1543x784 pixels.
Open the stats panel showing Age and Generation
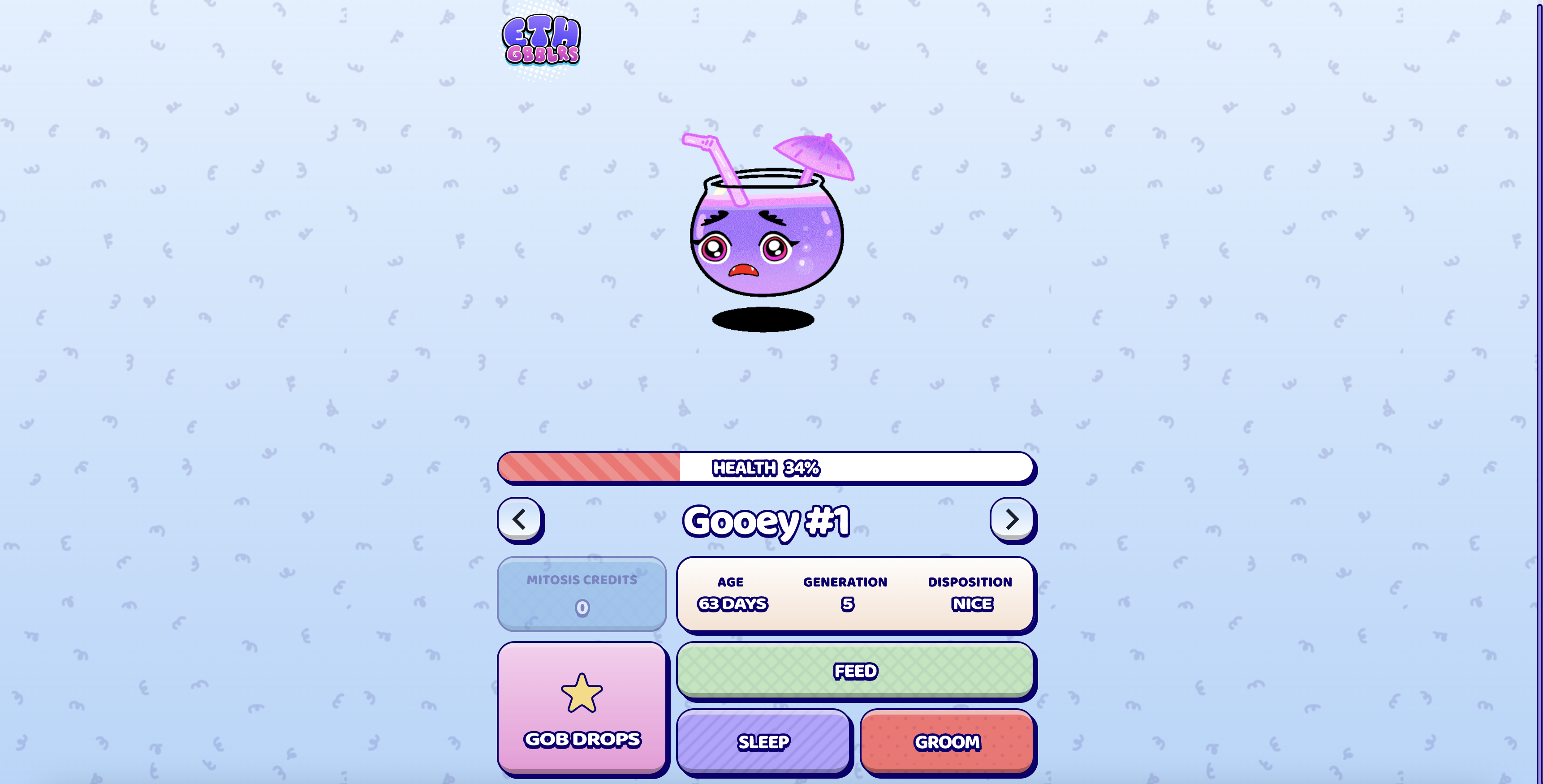(x=855, y=594)
